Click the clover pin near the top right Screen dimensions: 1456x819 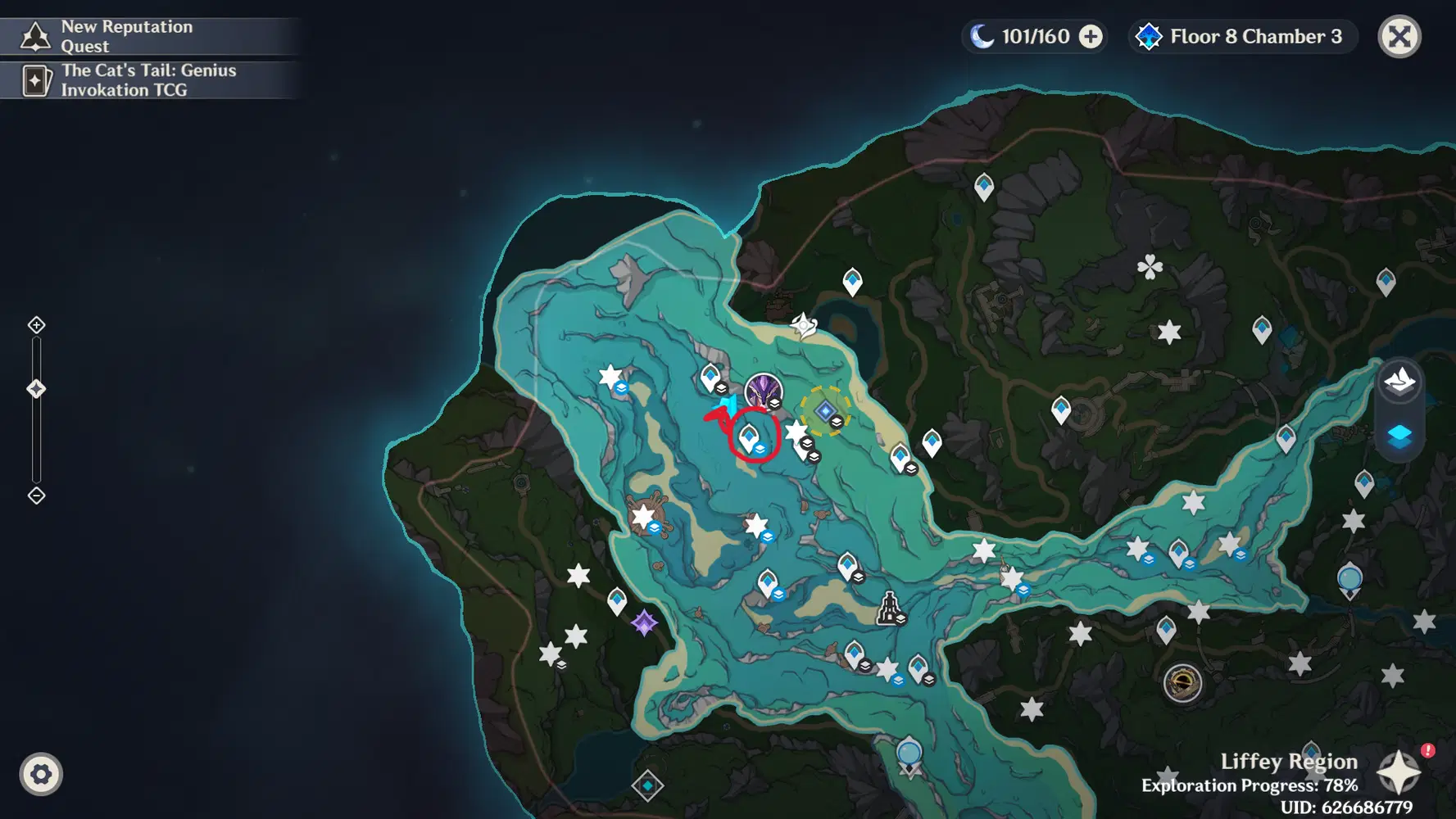coord(1150,267)
